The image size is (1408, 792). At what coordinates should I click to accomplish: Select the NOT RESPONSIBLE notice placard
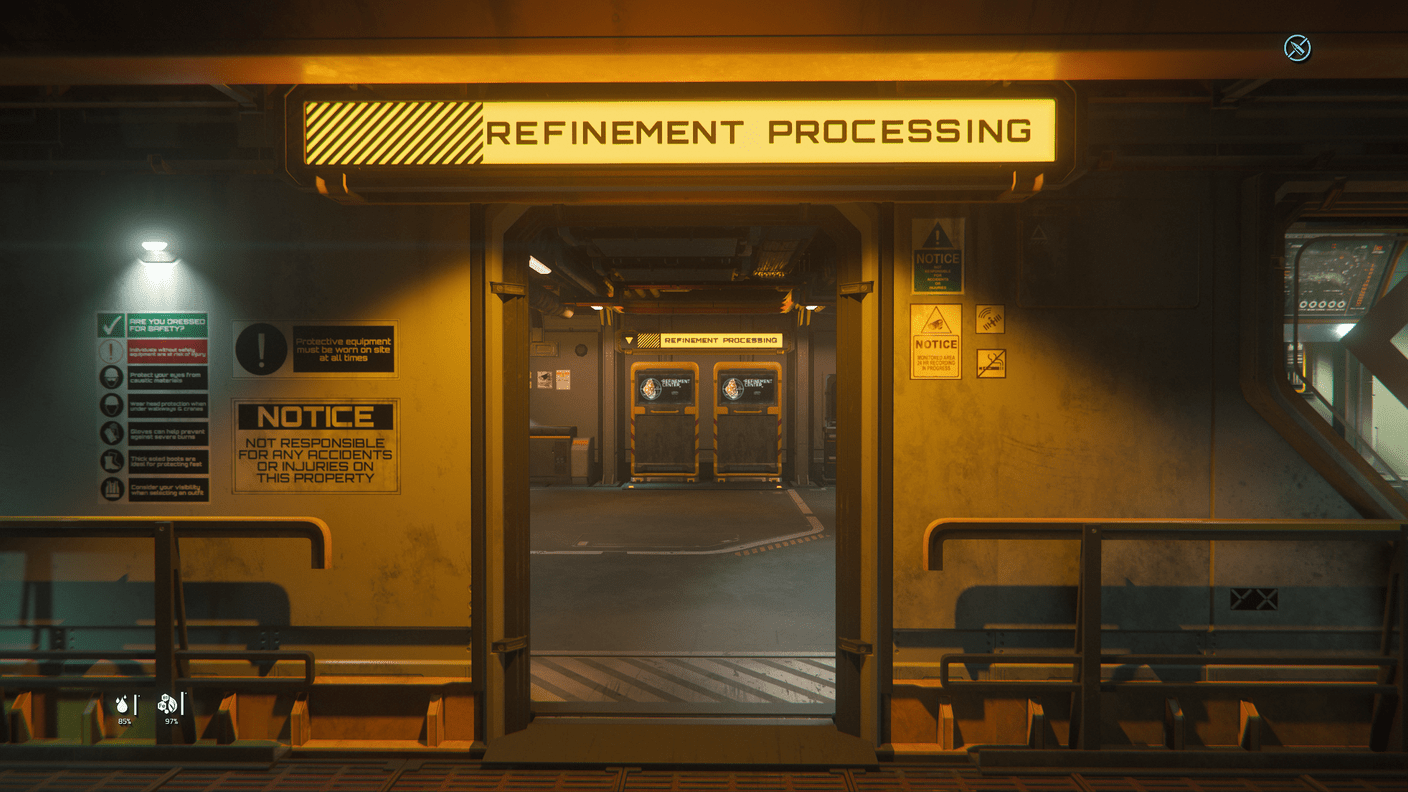coord(315,448)
